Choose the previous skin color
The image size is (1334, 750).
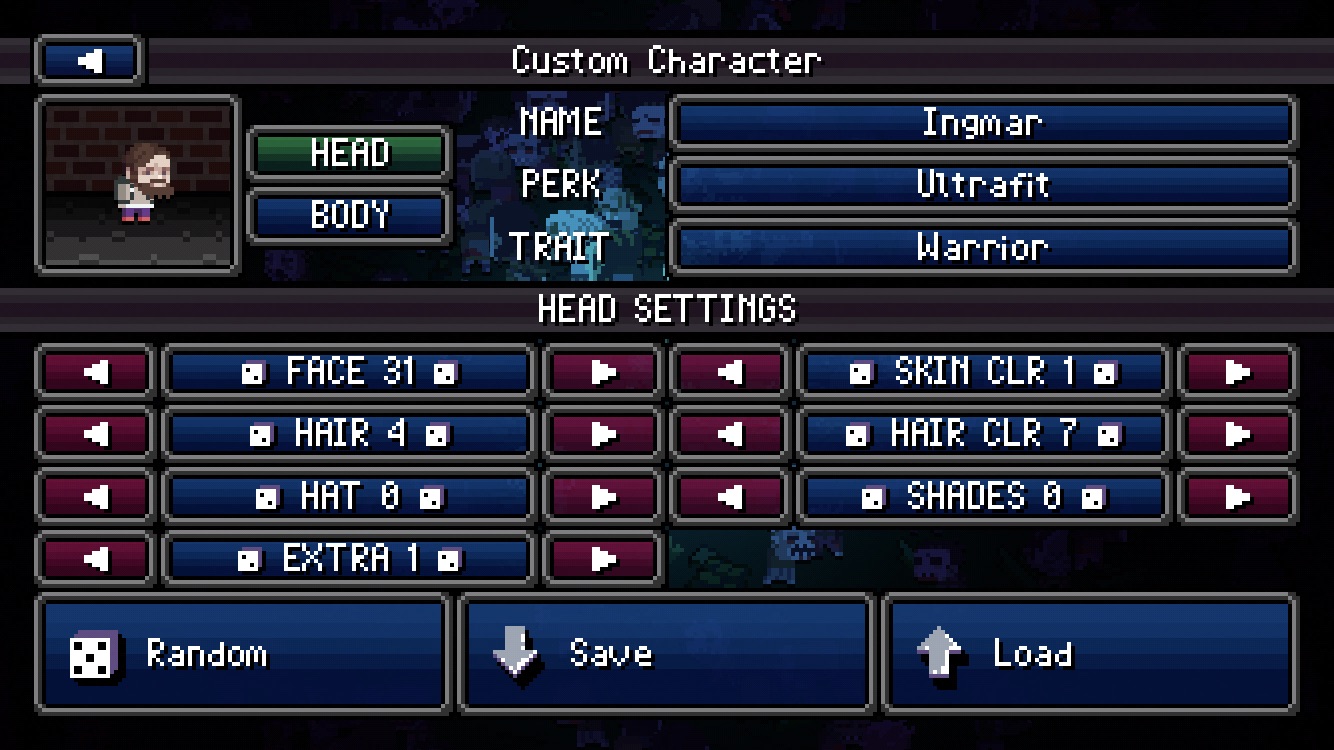tap(729, 372)
